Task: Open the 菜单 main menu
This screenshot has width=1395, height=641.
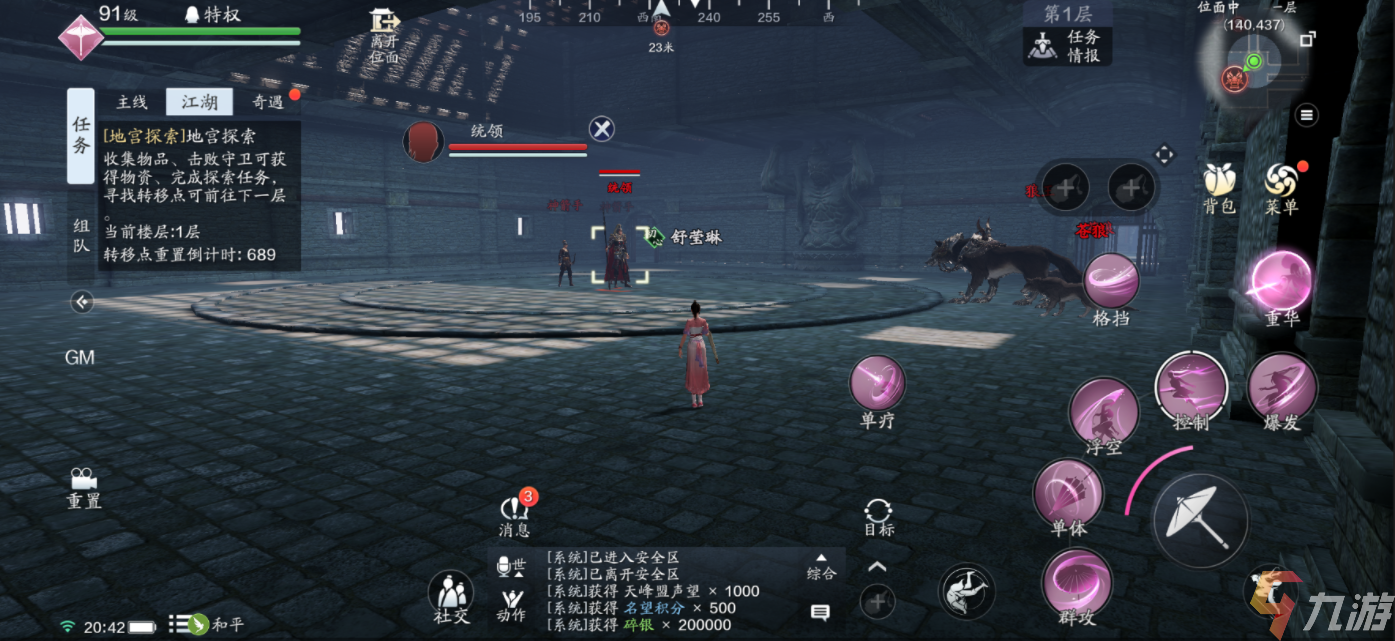Action: (x=1281, y=186)
